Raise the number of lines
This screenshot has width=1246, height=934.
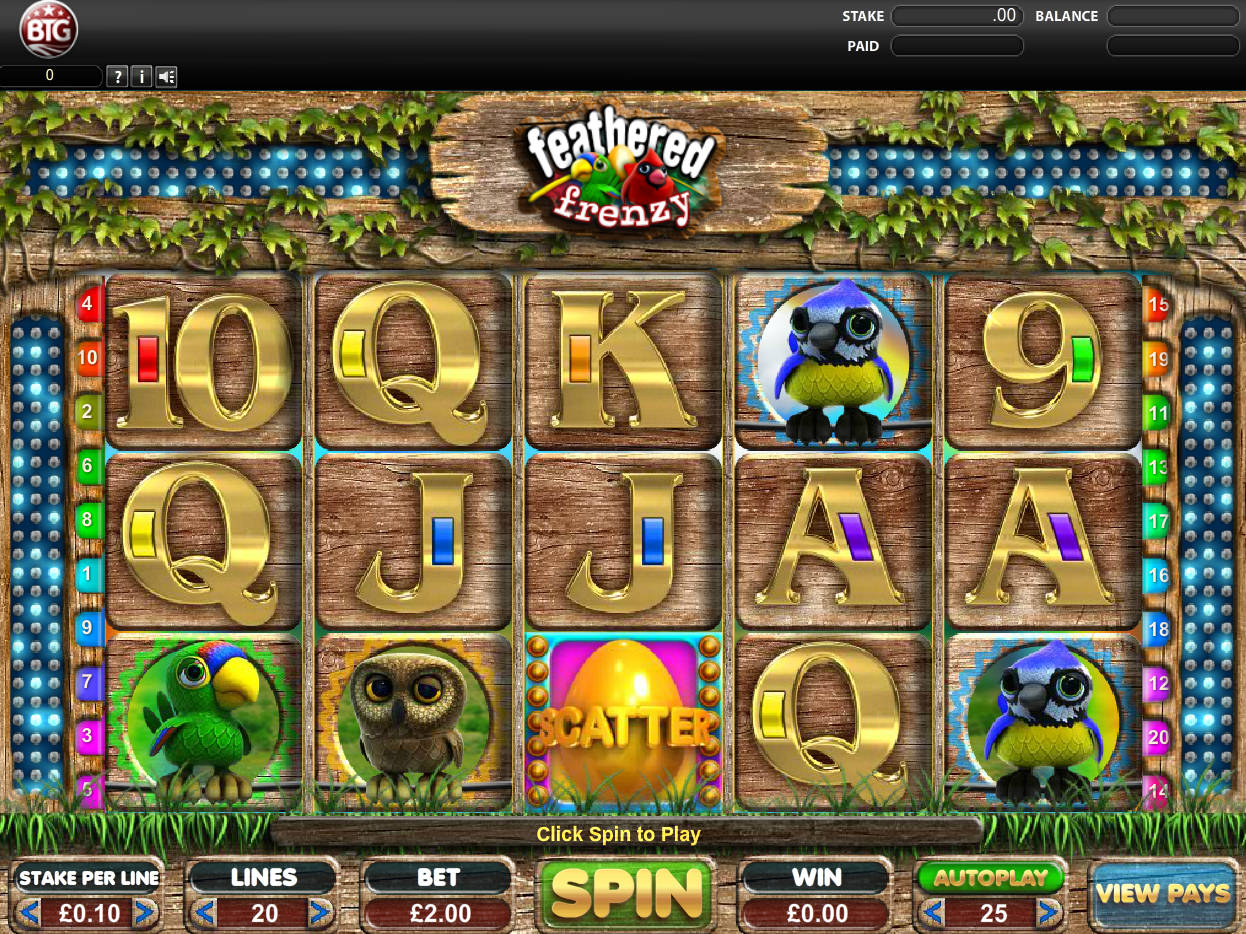tap(320, 912)
